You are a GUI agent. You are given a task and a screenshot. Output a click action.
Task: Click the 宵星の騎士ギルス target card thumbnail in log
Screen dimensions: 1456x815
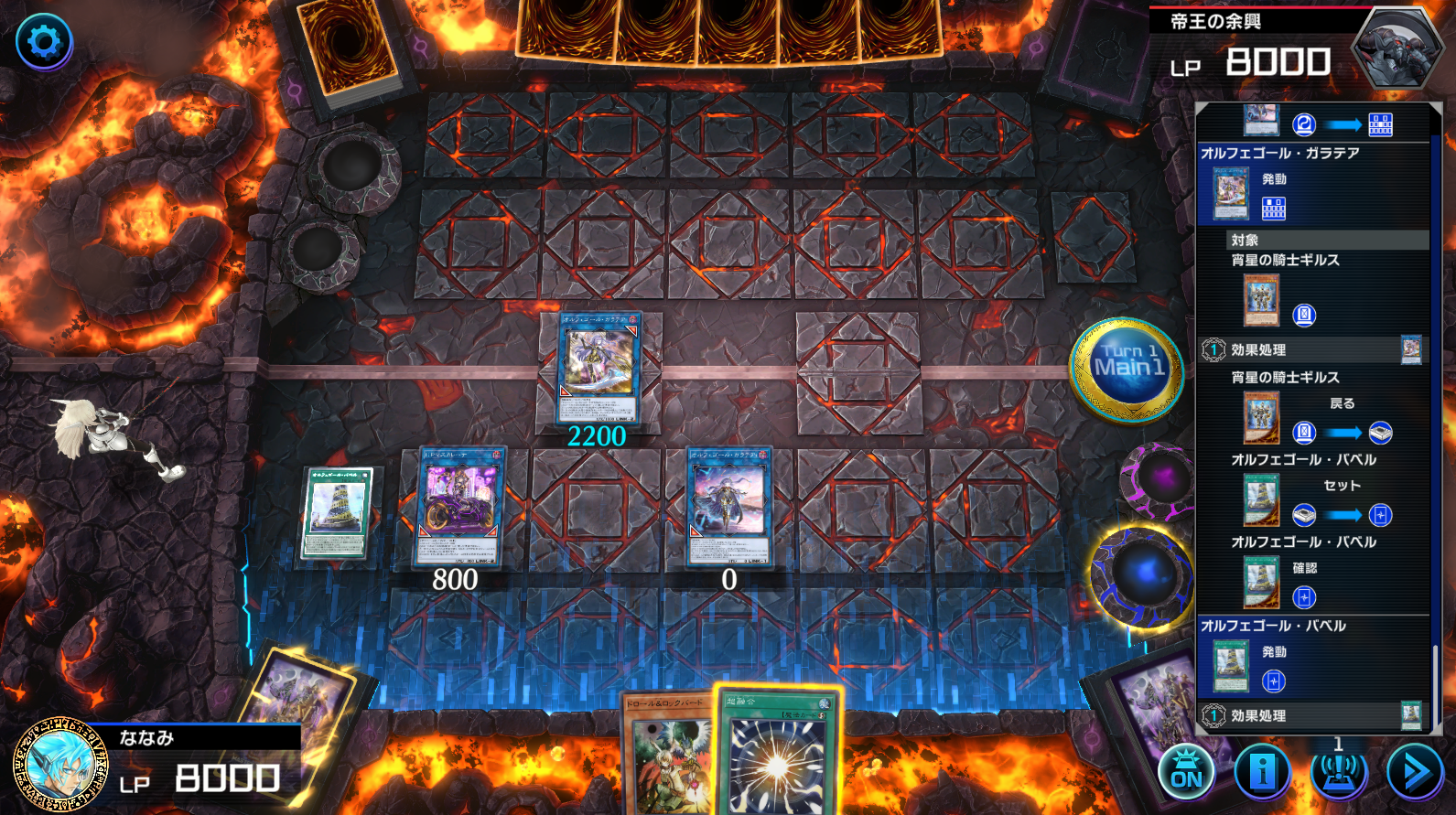(1261, 300)
